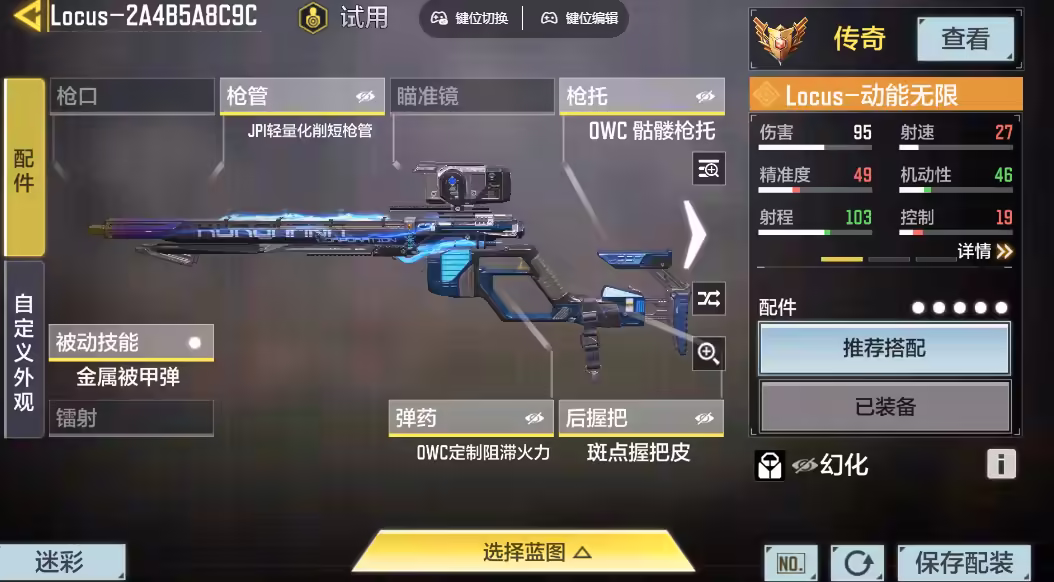Click the 查看 view button
The image size is (1054, 582).
pyautogui.click(x=964, y=39)
